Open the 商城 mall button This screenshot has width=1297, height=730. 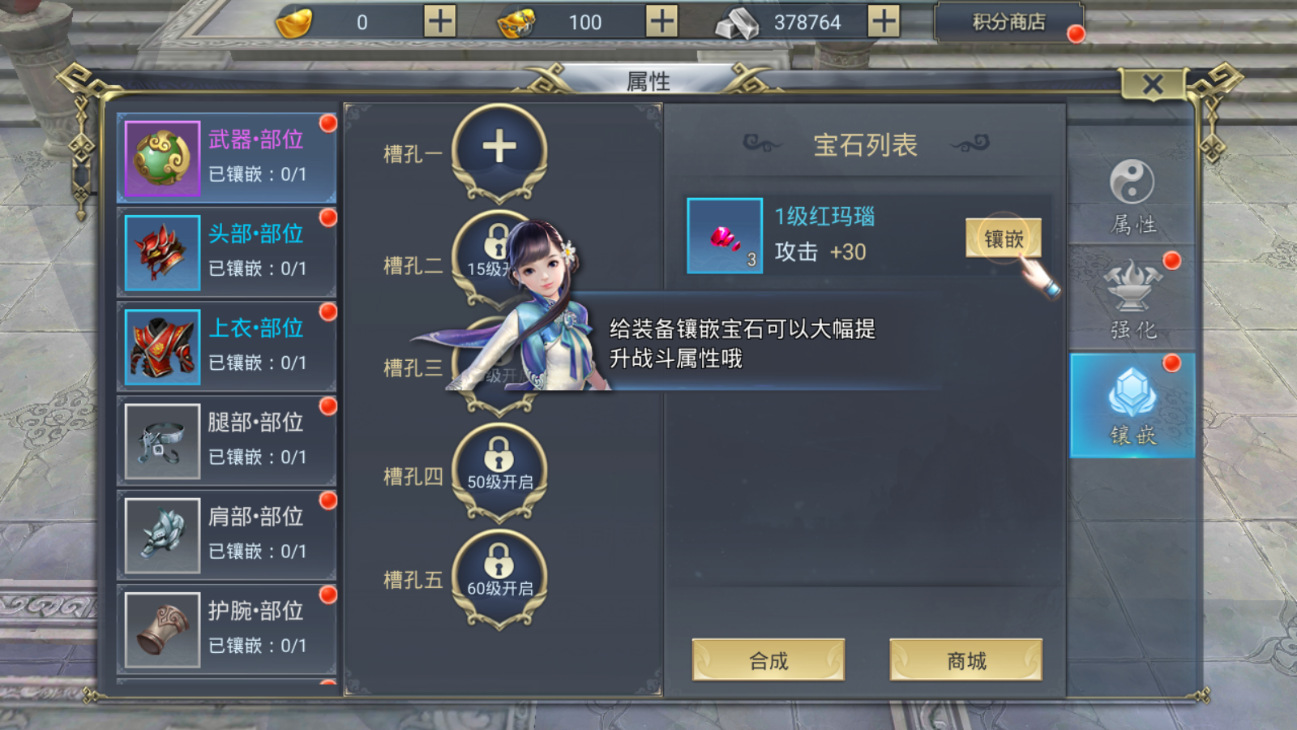pyautogui.click(x=964, y=660)
